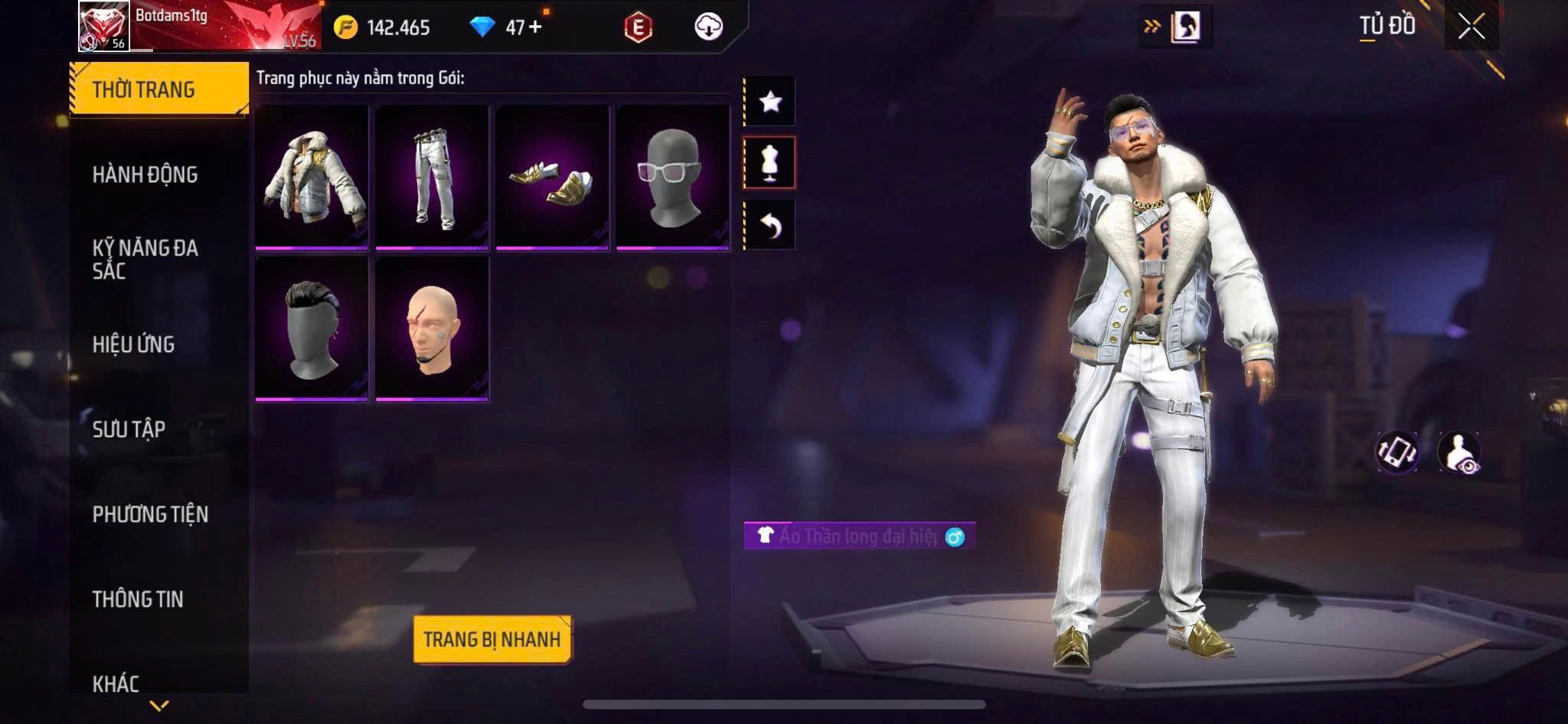Choose the white striped pants item
1568x724 pixels.
432,177
